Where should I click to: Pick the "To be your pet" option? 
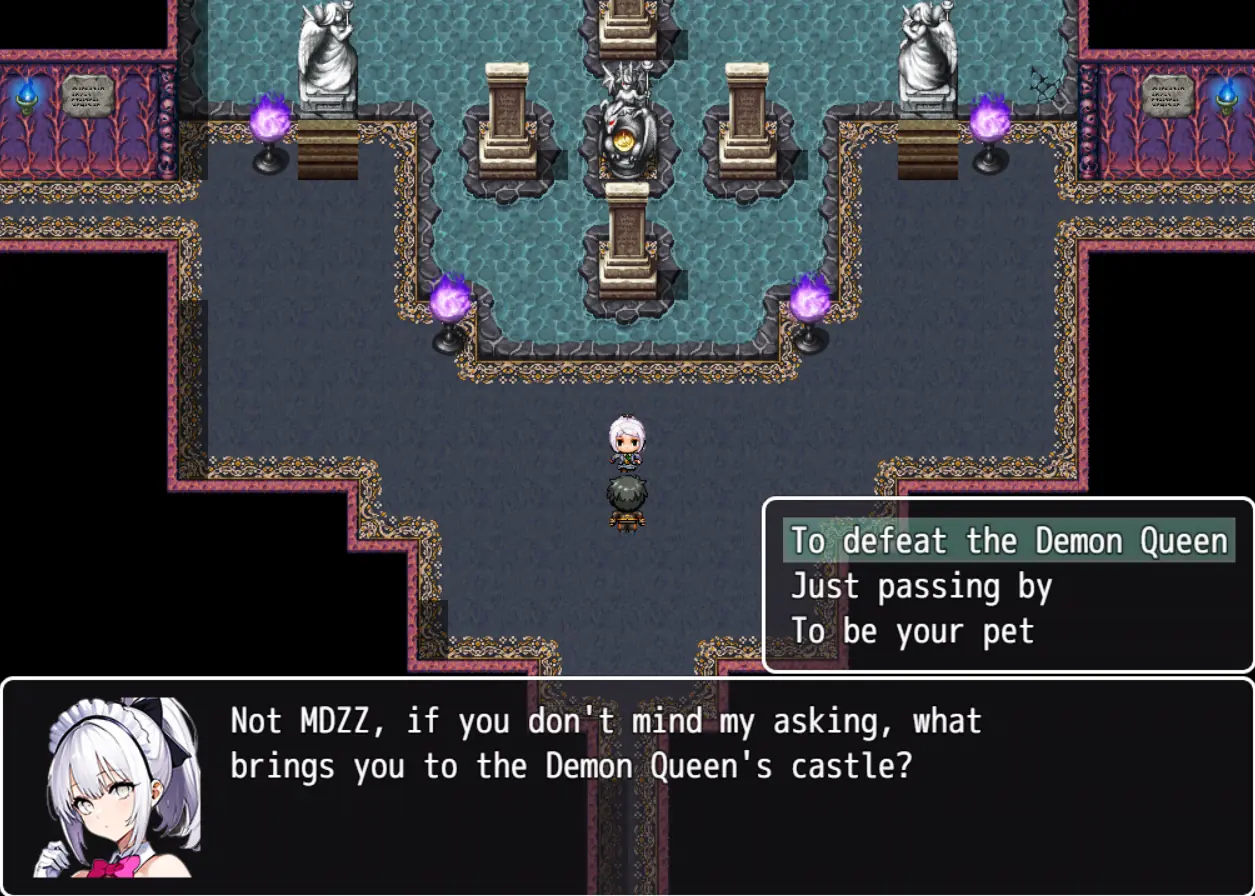pos(912,631)
